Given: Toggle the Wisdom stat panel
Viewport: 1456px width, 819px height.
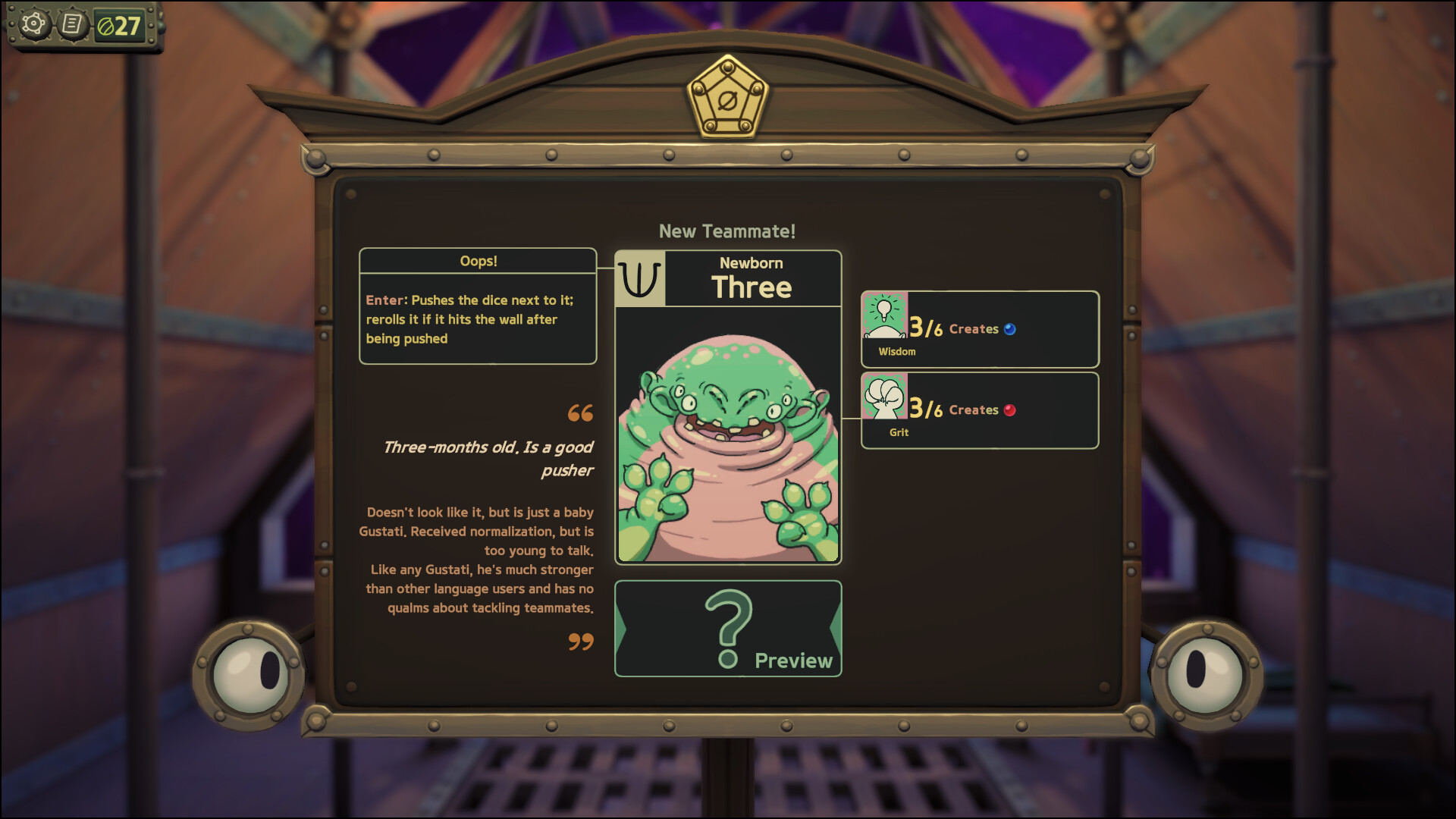Looking at the screenshot, I should (x=978, y=329).
